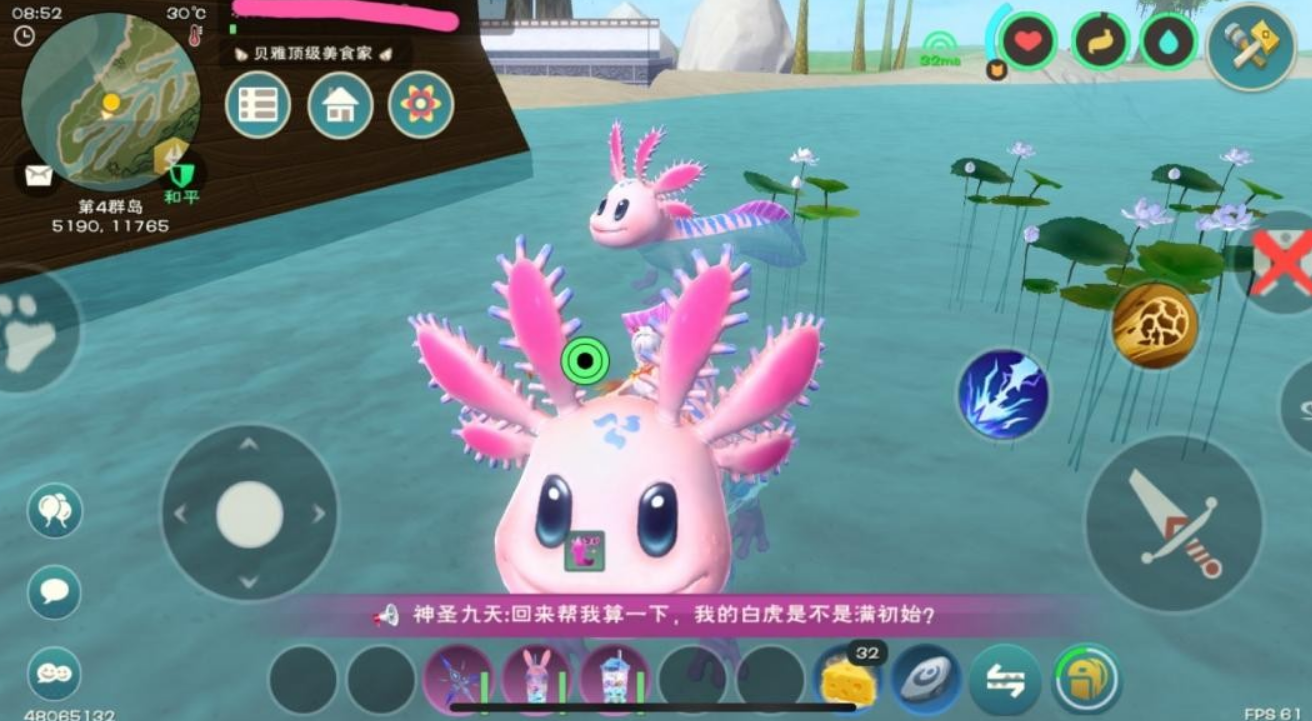Open the mail envelope icon
The width and height of the screenshot is (1312, 721).
(x=38, y=176)
